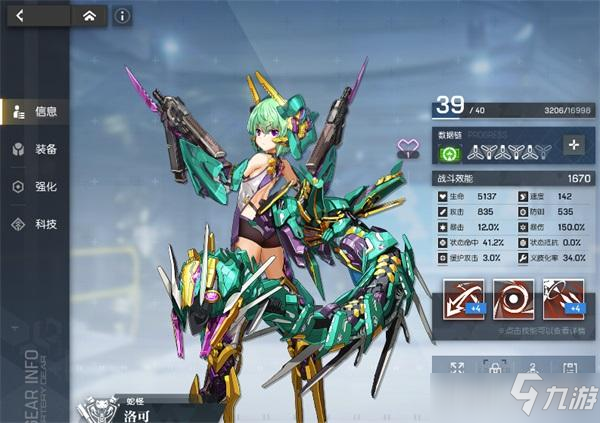600x423 pixels.
Task: Switch to the 装备 (Equipment) tab
Action: tap(34, 149)
